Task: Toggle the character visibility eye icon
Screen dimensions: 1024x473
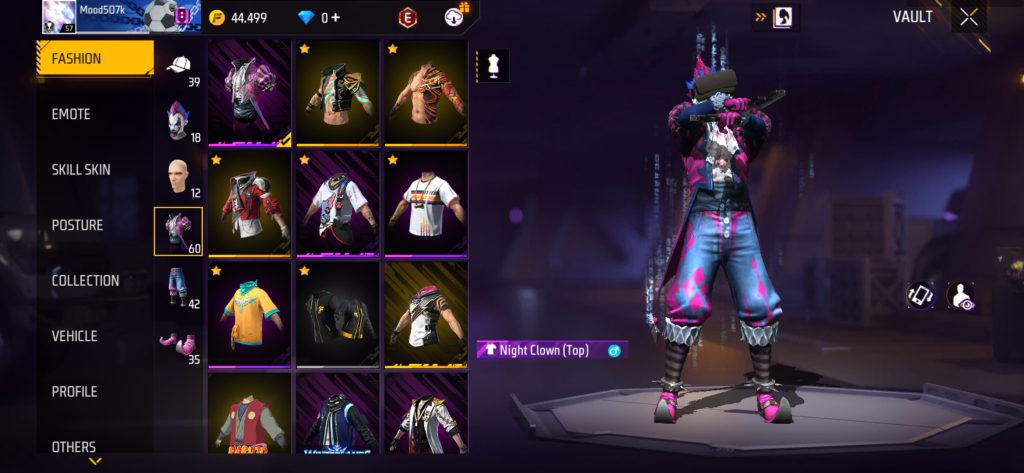Action: (960, 295)
